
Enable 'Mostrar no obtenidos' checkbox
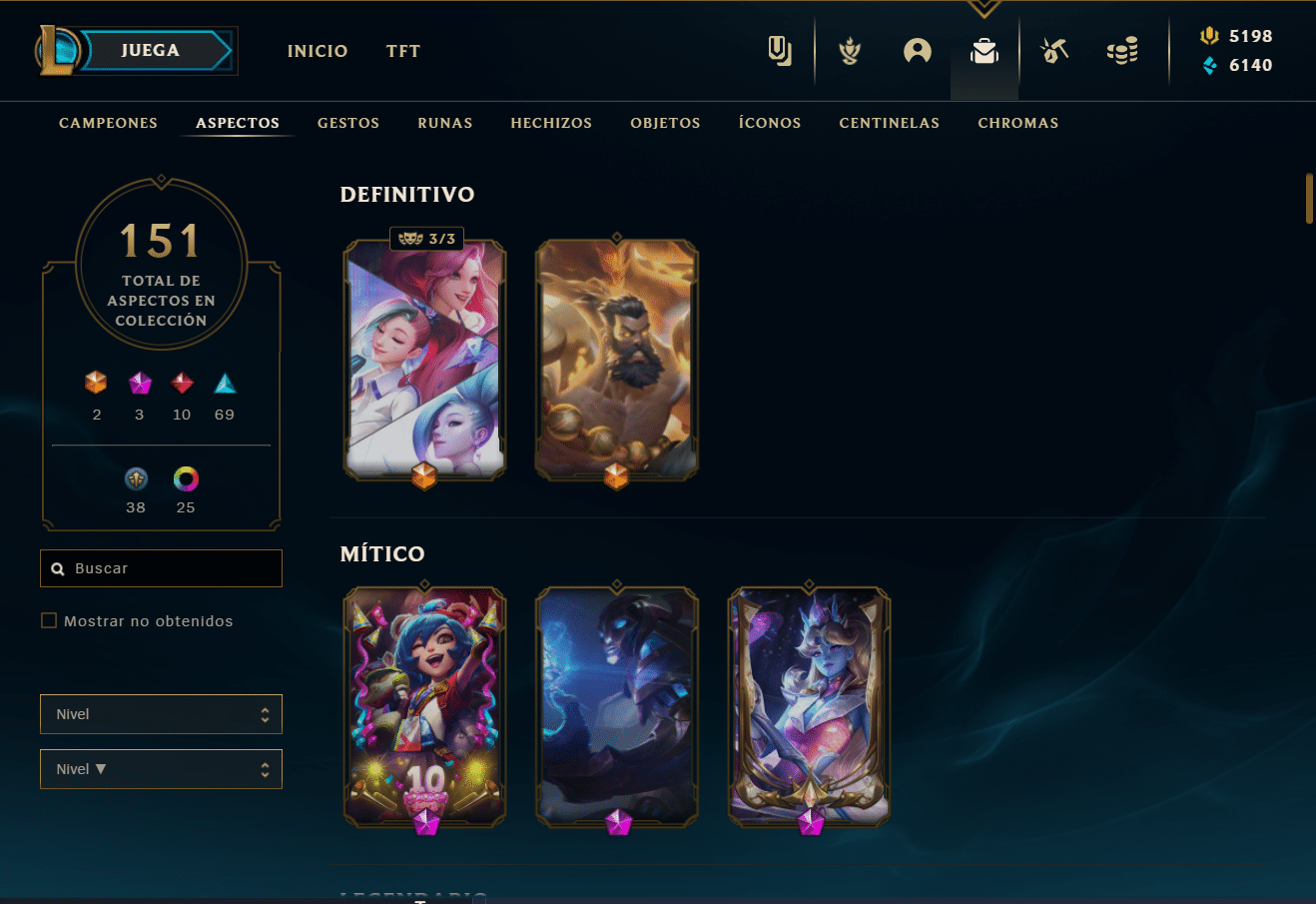tap(49, 619)
